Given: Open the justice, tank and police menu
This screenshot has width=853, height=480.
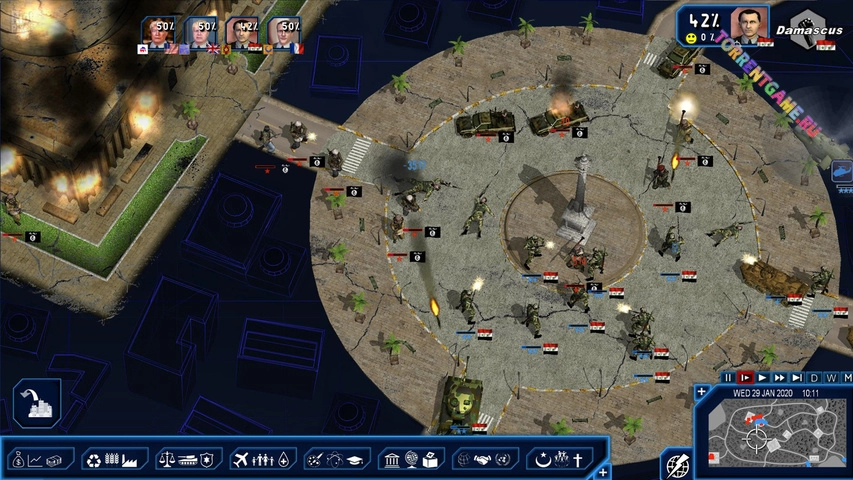Looking at the screenshot, I should (x=188, y=459).
